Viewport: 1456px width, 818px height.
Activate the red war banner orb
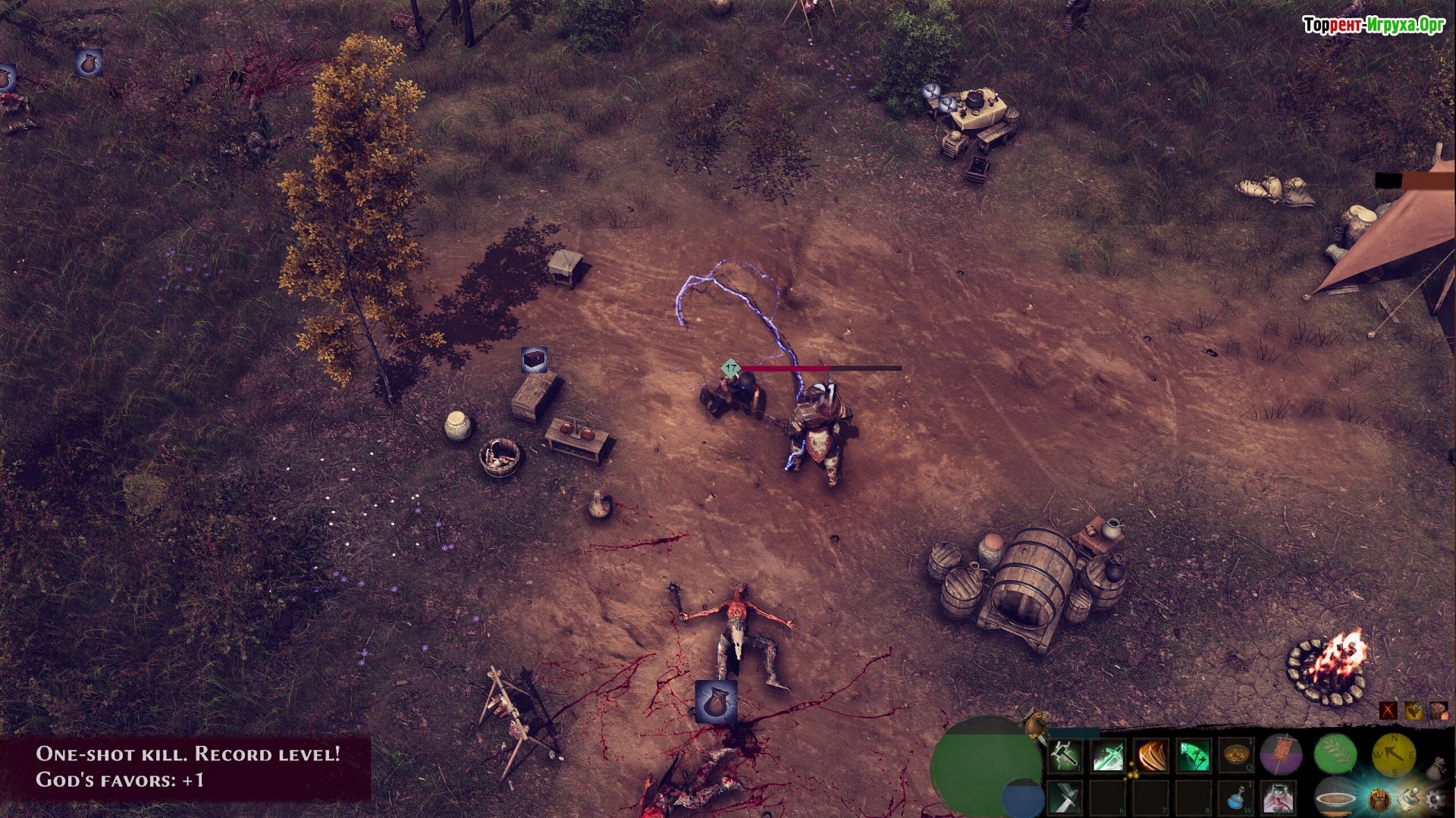pyautogui.click(x=1282, y=754)
